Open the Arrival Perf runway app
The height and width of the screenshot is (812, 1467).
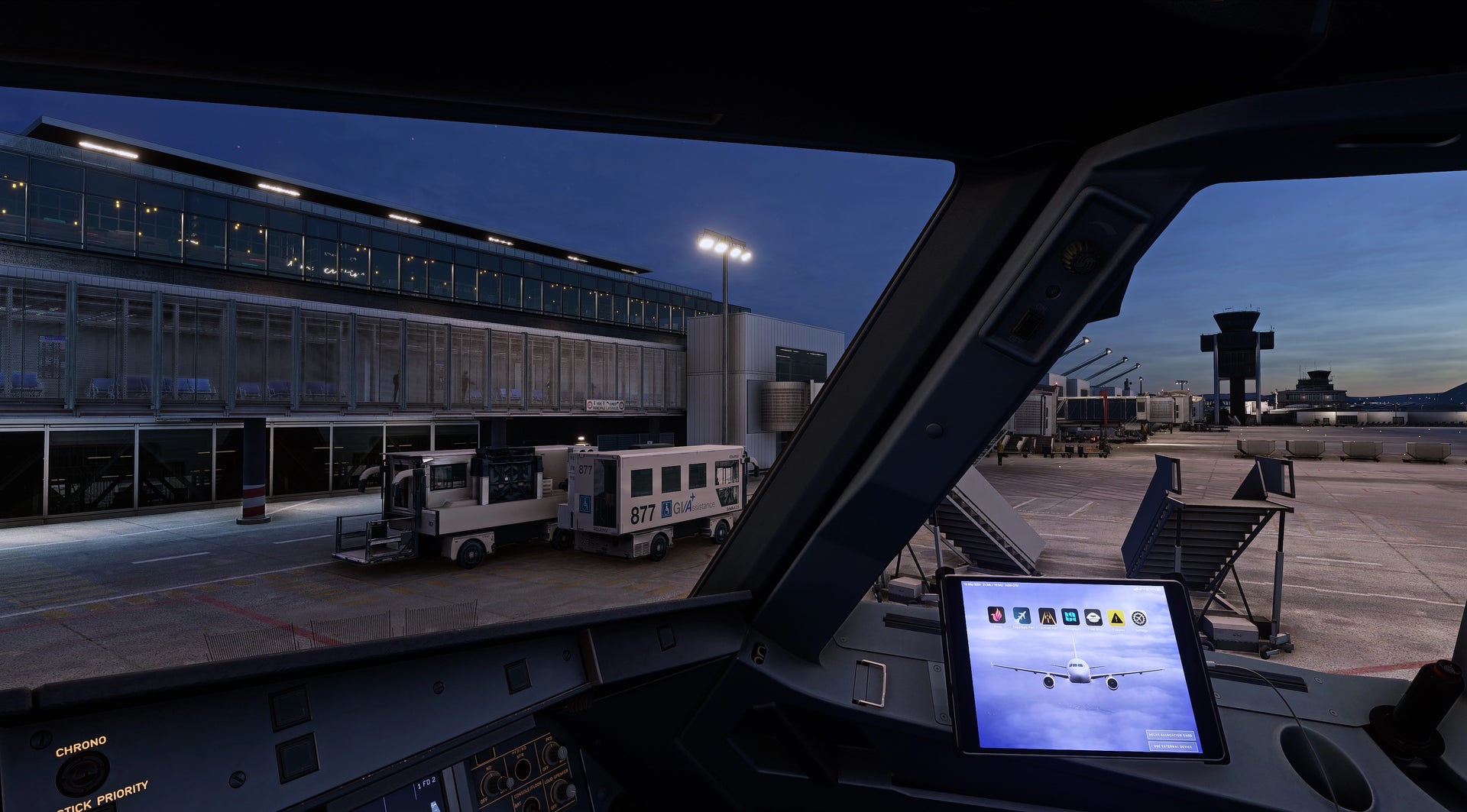1046,616
